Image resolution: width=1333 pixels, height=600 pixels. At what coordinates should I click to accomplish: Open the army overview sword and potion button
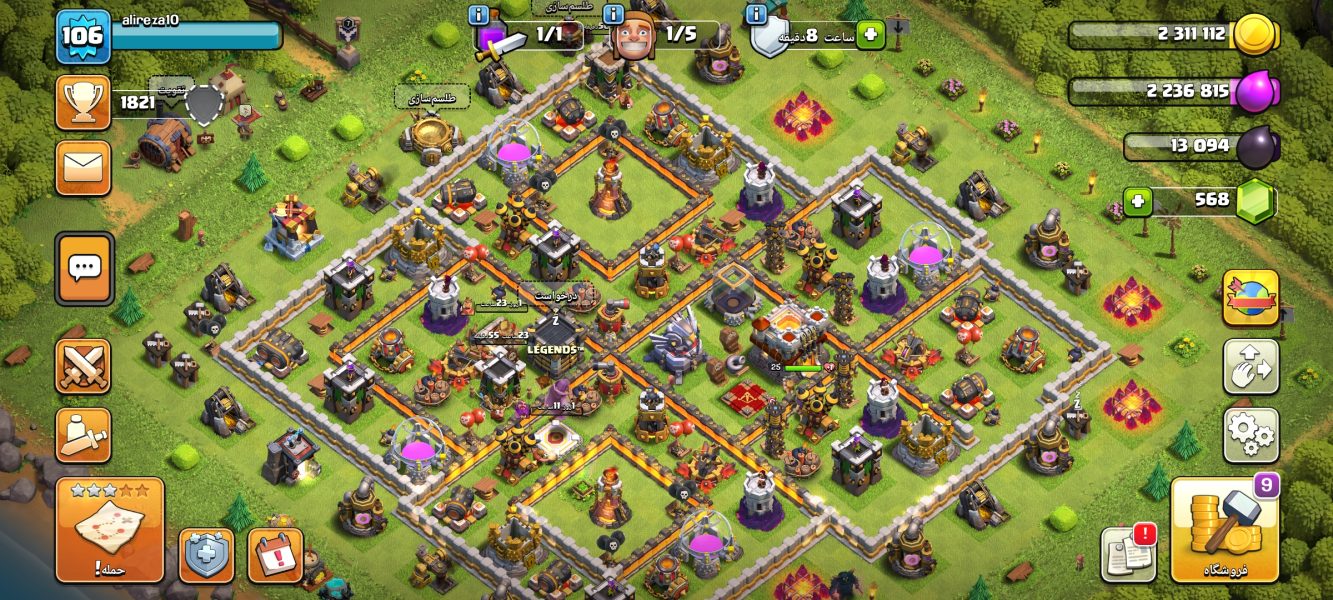pos(83,435)
